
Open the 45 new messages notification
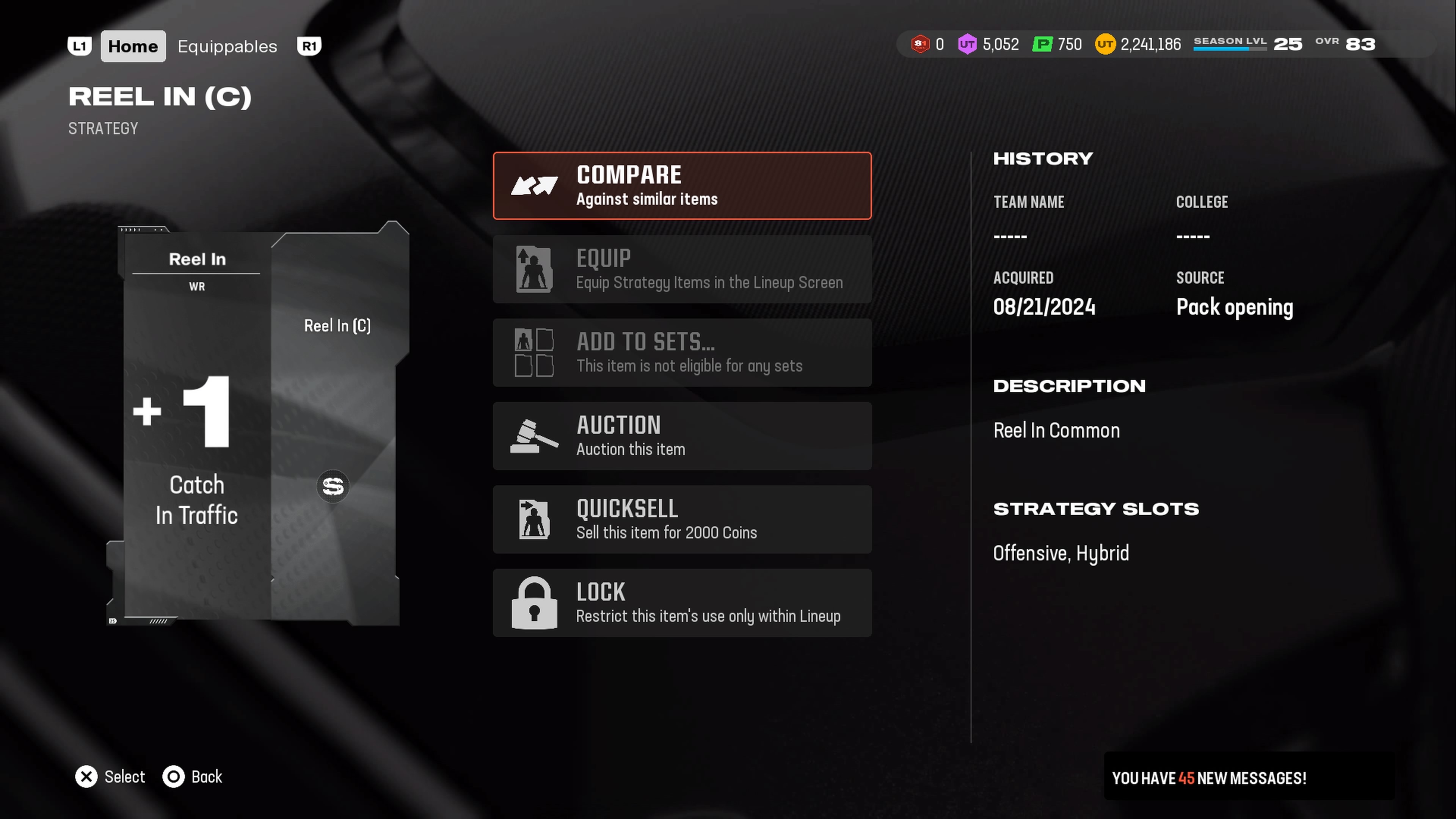(x=1208, y=778)
